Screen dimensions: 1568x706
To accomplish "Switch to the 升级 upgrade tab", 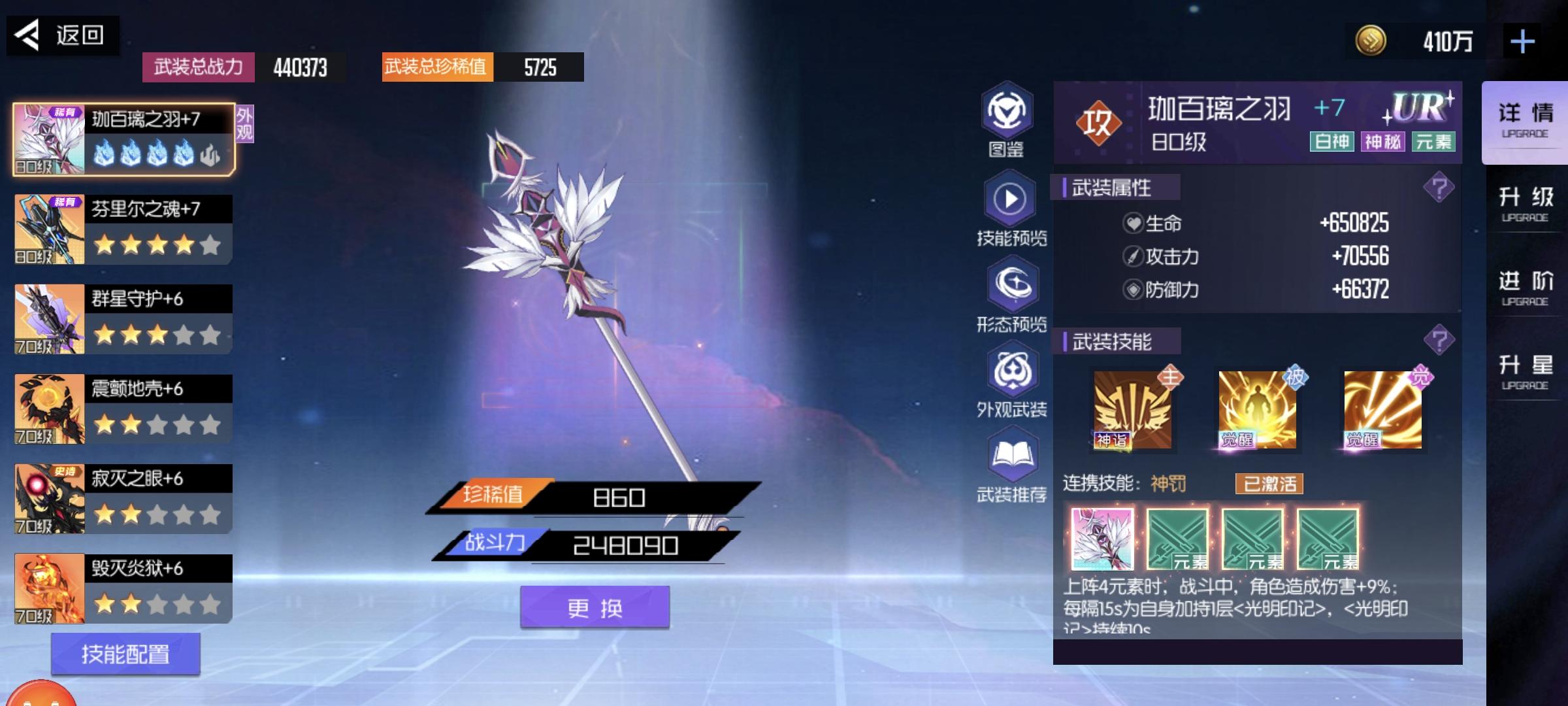I will [x=1526, y=204].
